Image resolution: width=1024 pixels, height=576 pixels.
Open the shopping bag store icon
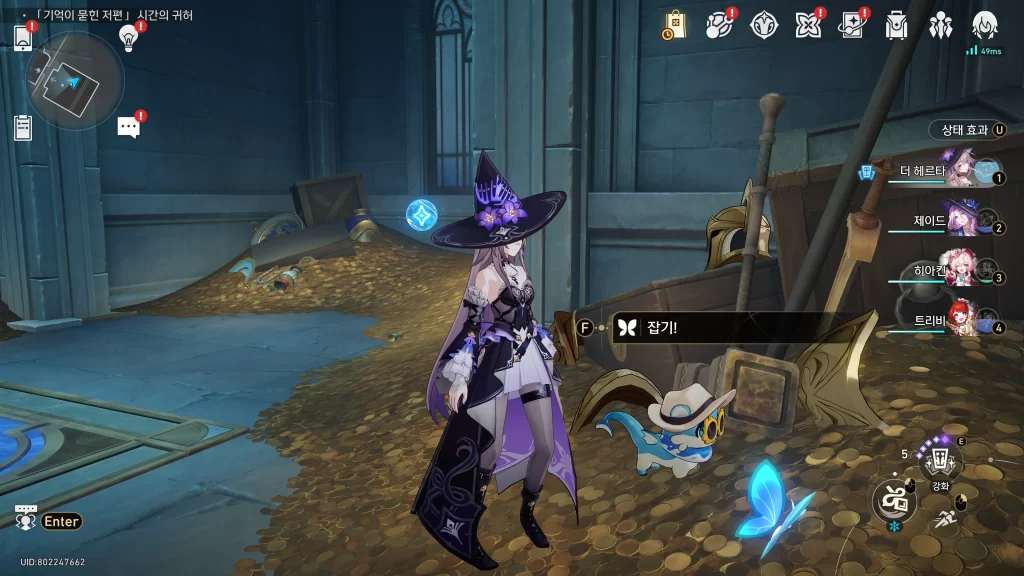tap(675, 25)
